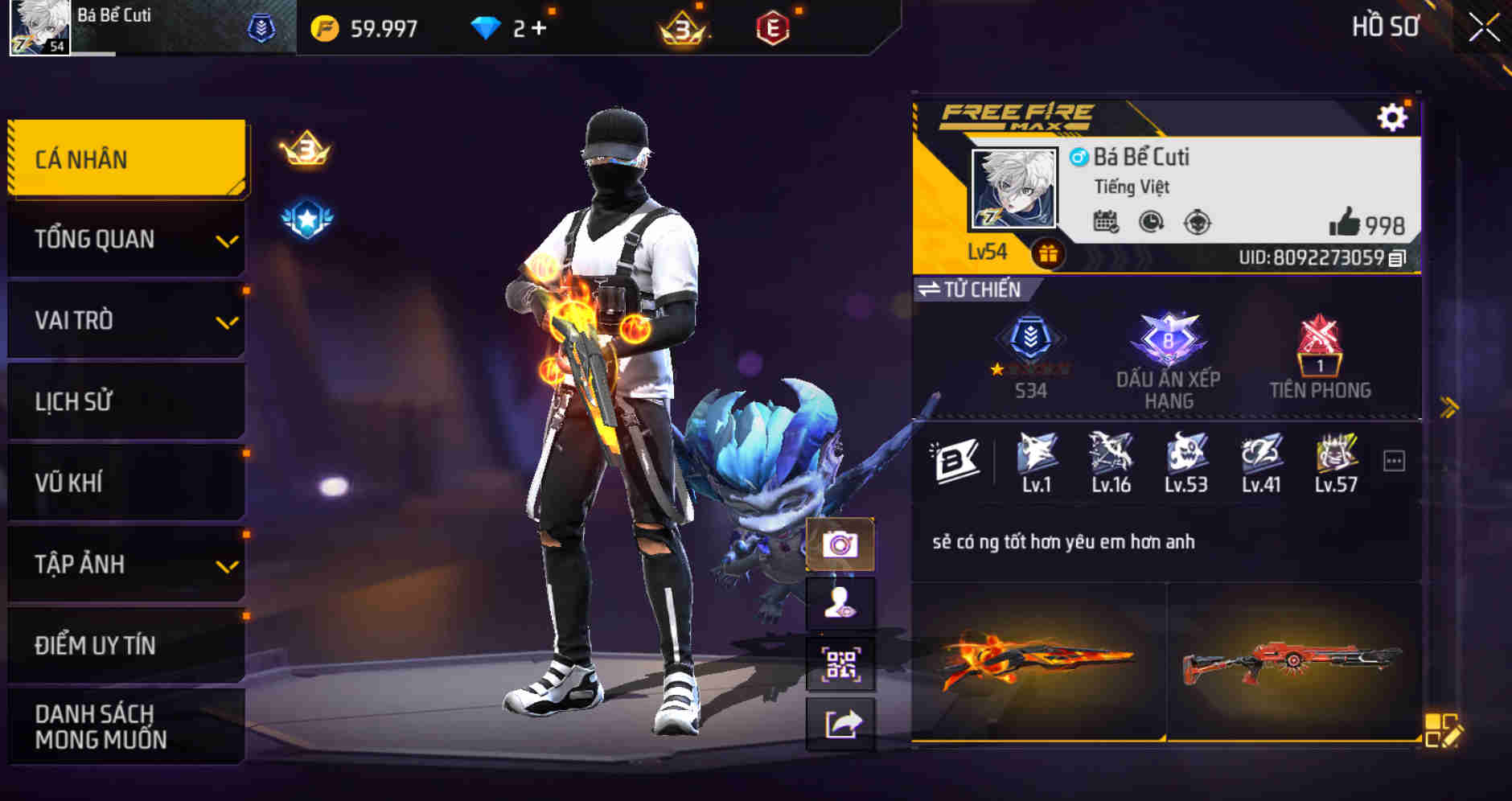Click the check-in calendar icon

coord(1105,220)
